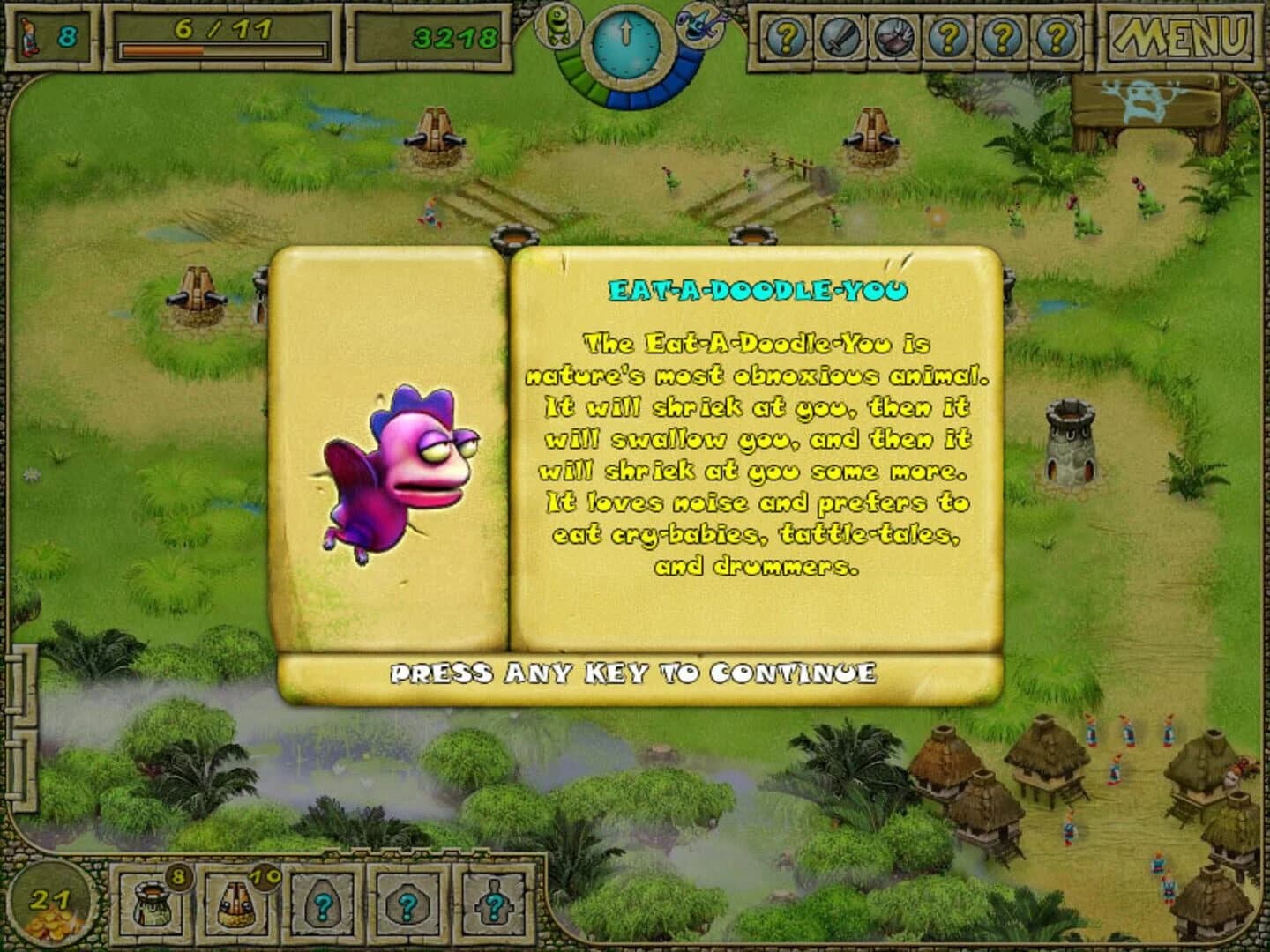Select the cannon tower build icon showing 10
1270x952 pixels.
click(x=236, y=904)
